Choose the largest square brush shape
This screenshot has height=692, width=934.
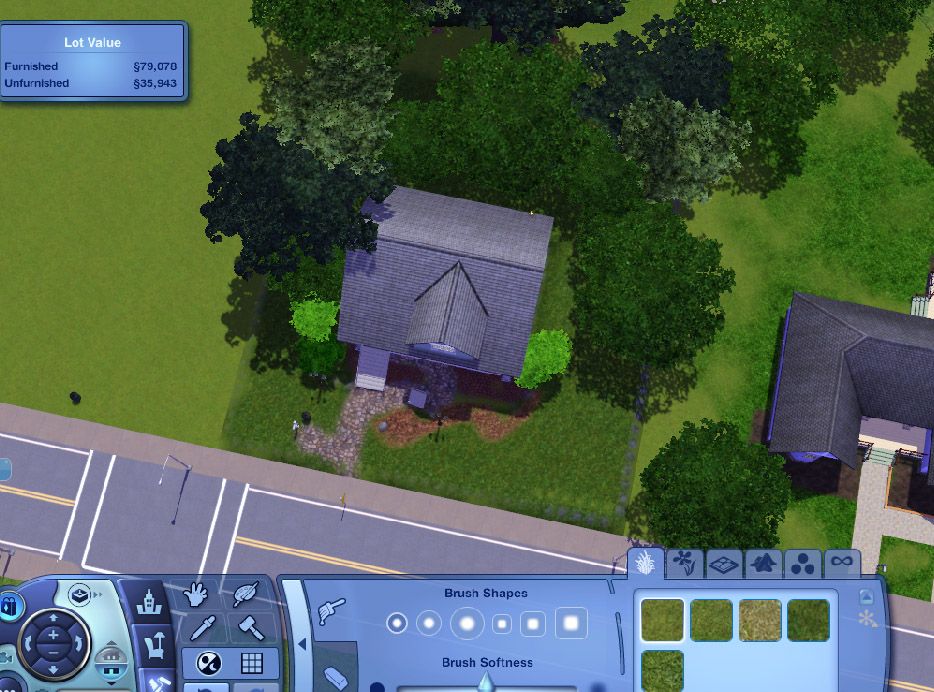click(x=571, y=624)
